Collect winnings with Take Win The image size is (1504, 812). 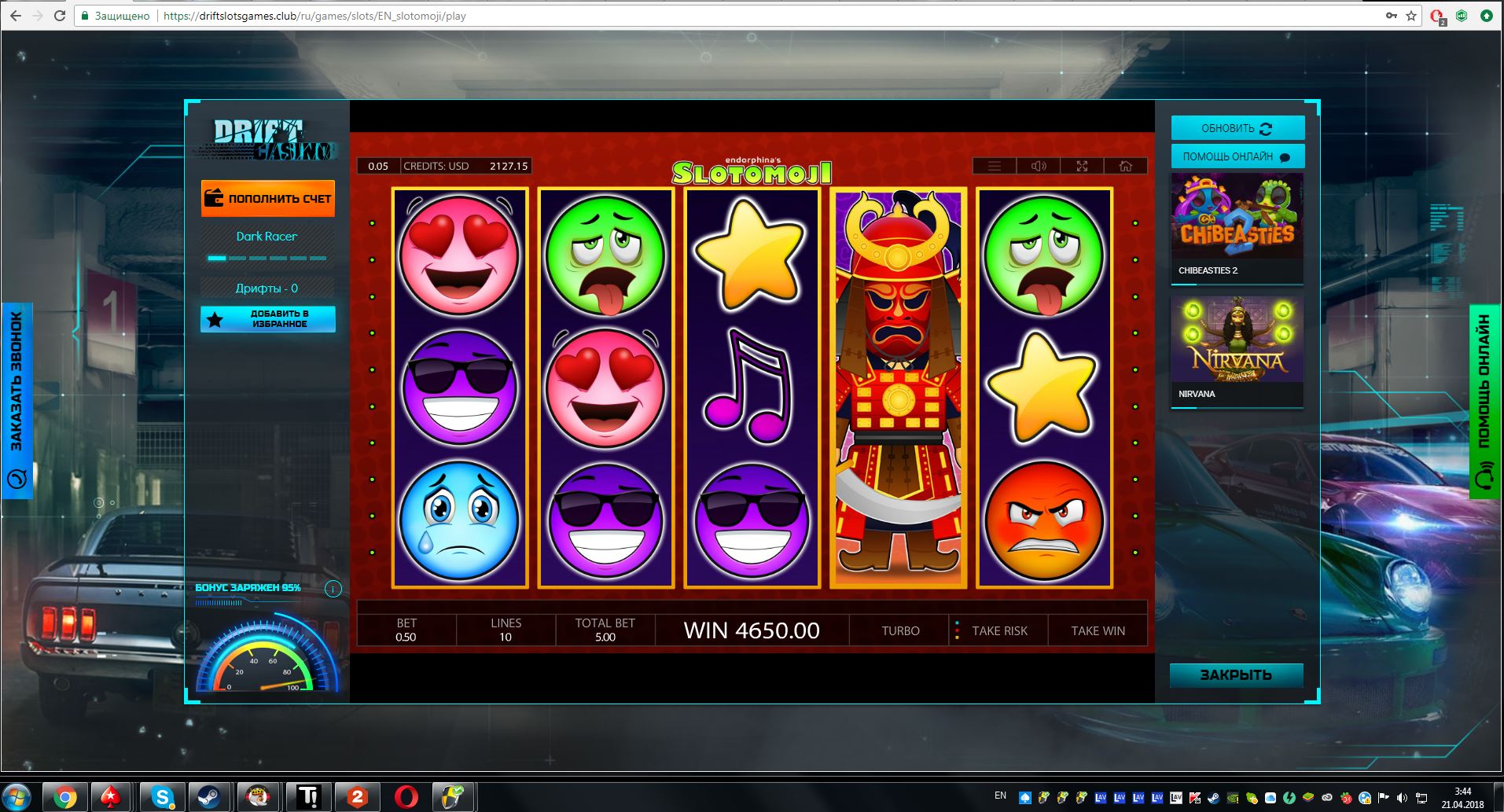pyautogui.click(x=1098, y=630)
